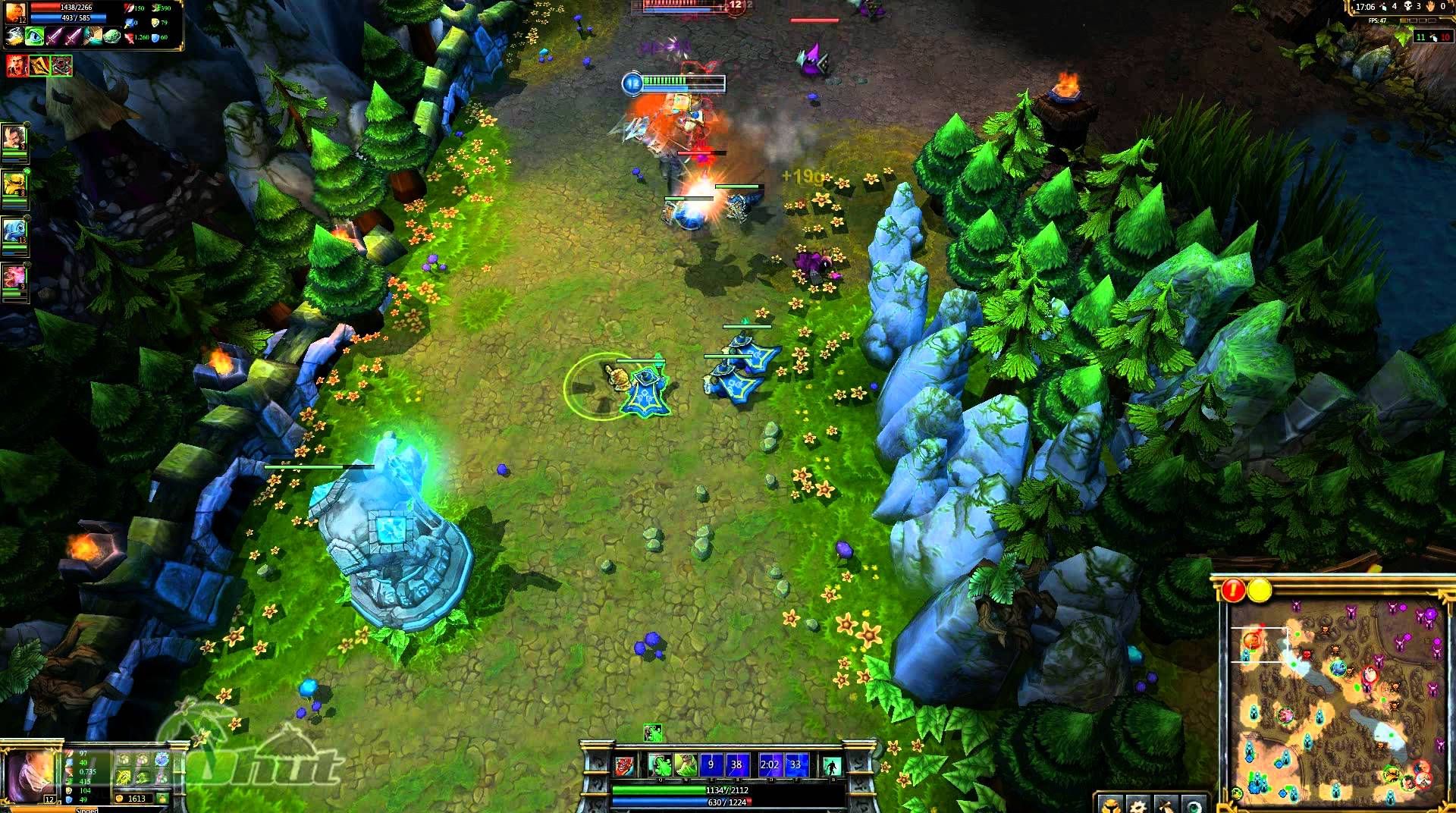Activate Singed's Poison Trail ability
This screenshot has height=813, width=1456.
tap(660, 765)
